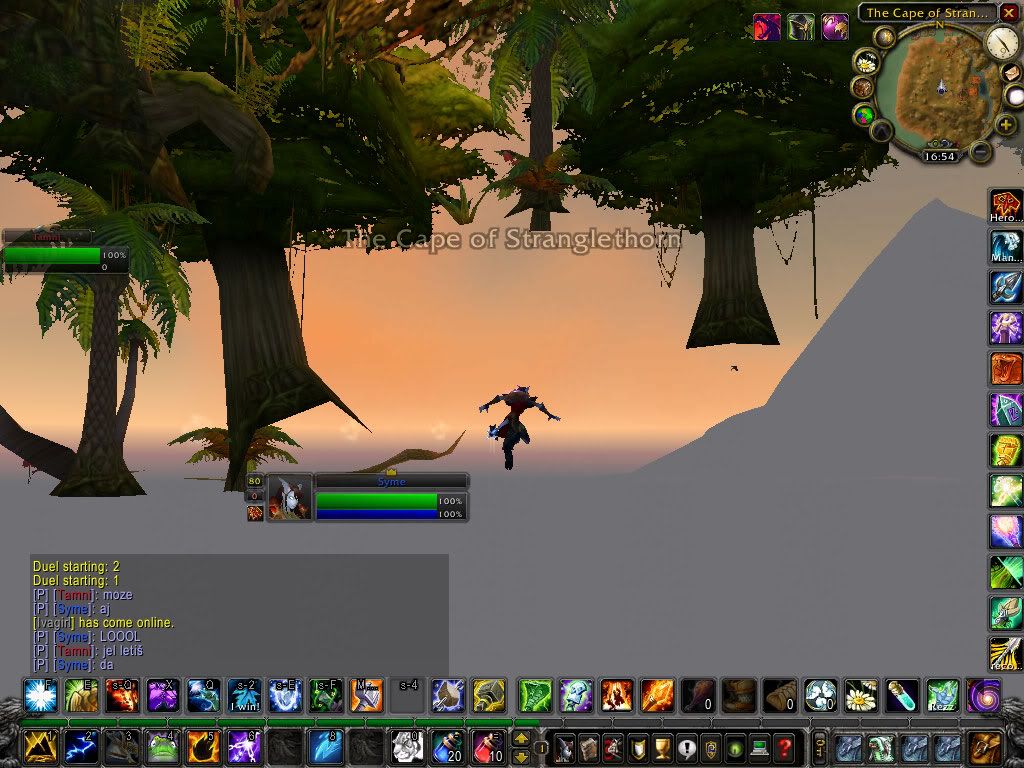Zoom out the minimap with minus button
1024x768 pixels.
[981, 152]
